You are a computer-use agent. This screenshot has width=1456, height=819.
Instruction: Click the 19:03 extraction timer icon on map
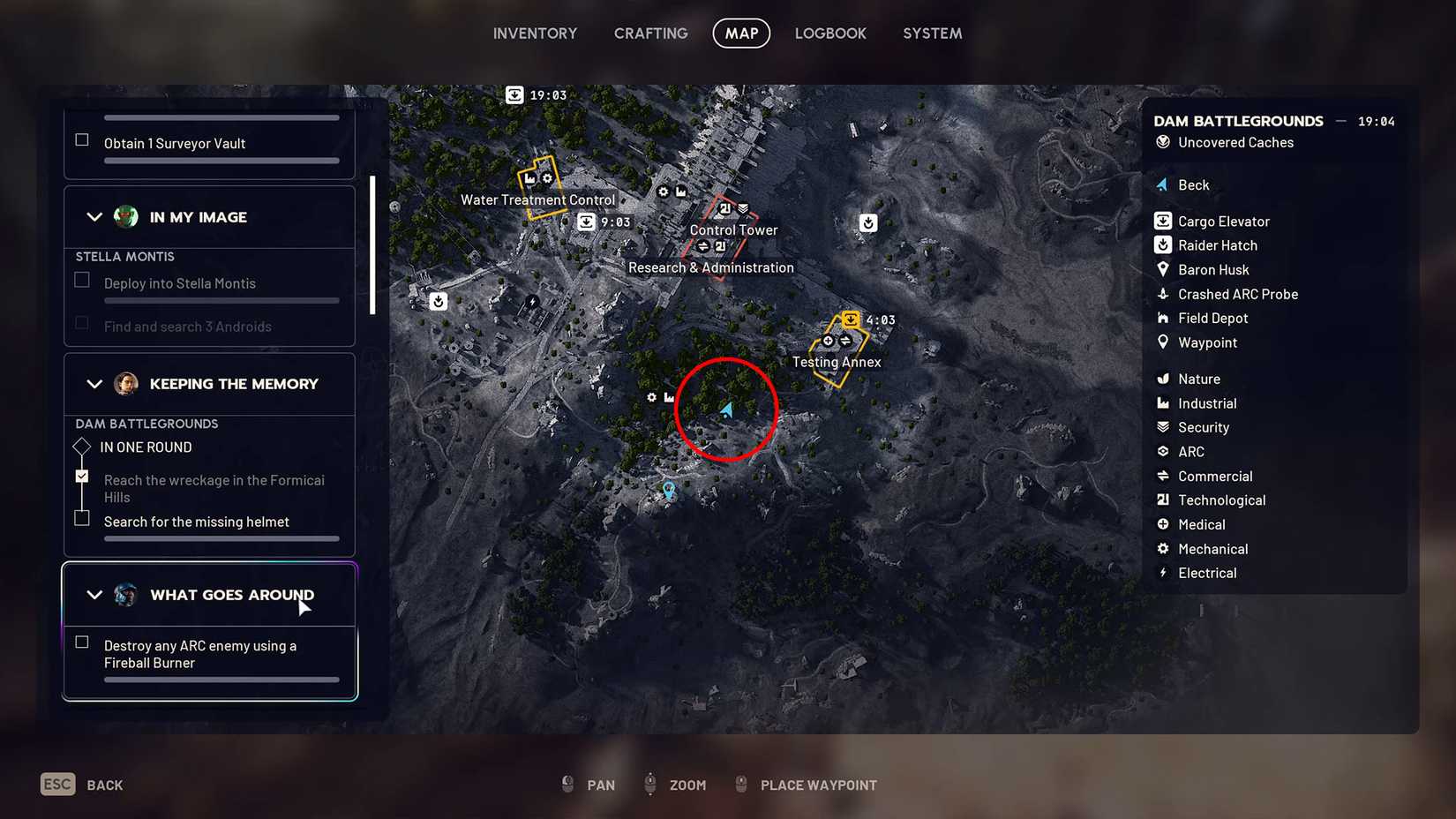pyautogui.click(x=514, y=94)
